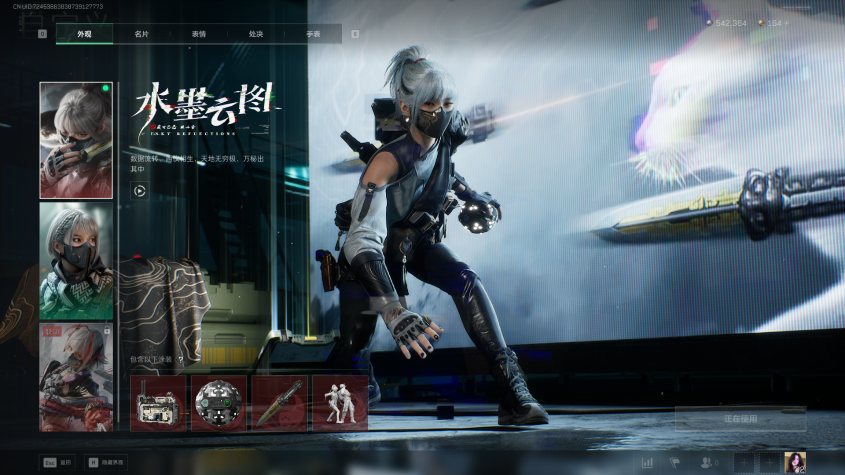Inspect the camouflage sphere bundle item
Screen dimensions: 845x475
click(x=219, y=403)
